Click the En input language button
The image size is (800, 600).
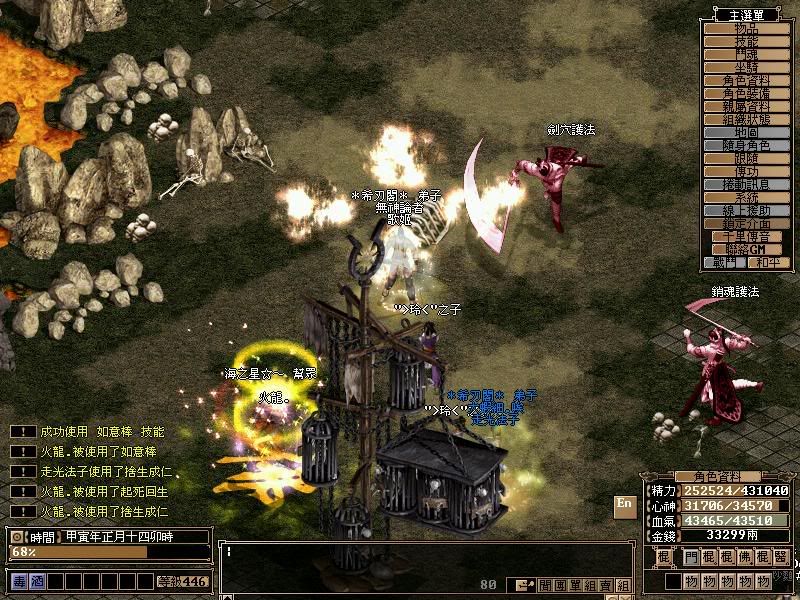click(x=624, y=505)
